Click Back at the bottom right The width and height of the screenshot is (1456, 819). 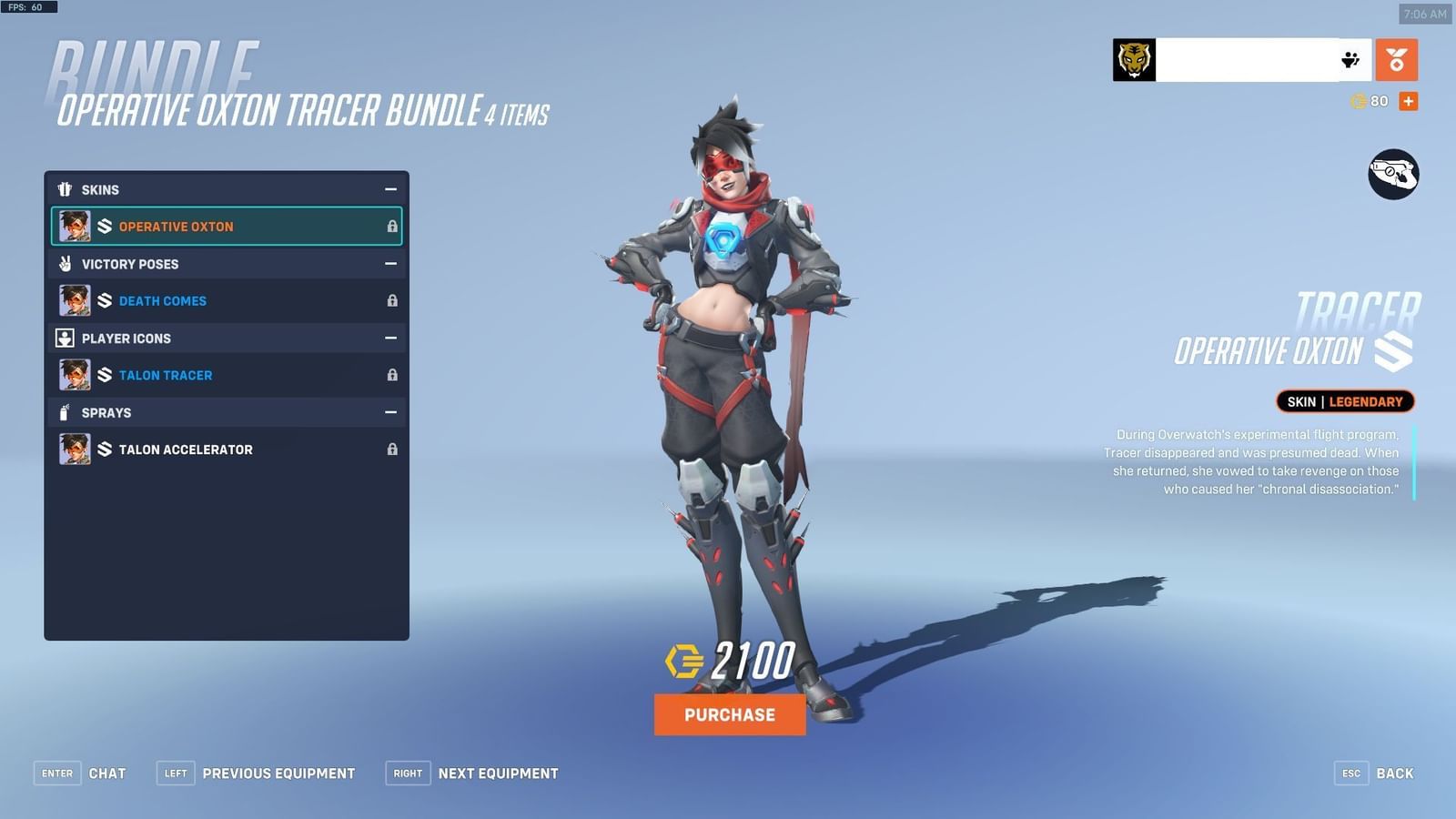(x=1395, y=773)
